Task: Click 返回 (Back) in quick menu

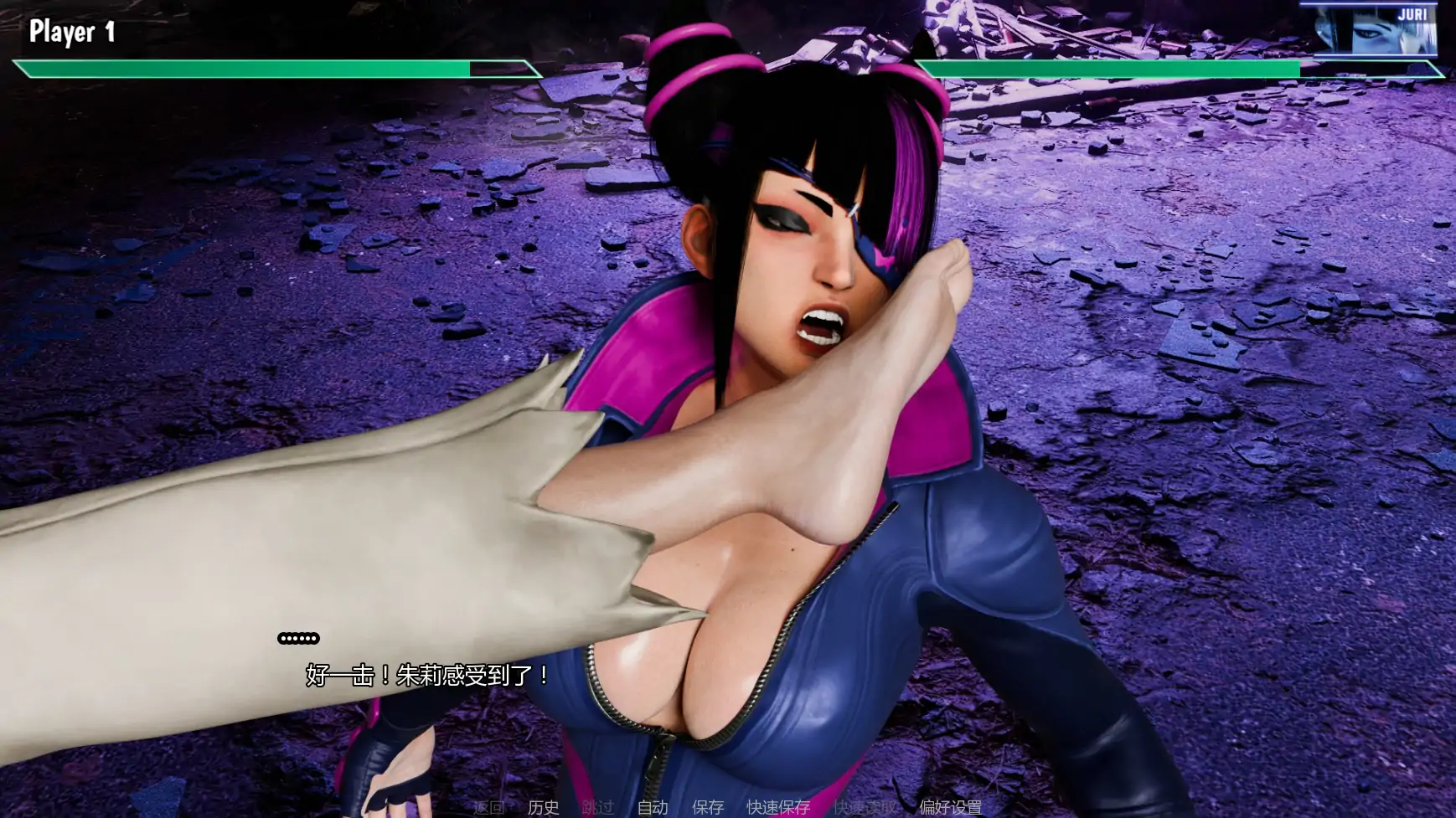Action: (x=489, y=807)
